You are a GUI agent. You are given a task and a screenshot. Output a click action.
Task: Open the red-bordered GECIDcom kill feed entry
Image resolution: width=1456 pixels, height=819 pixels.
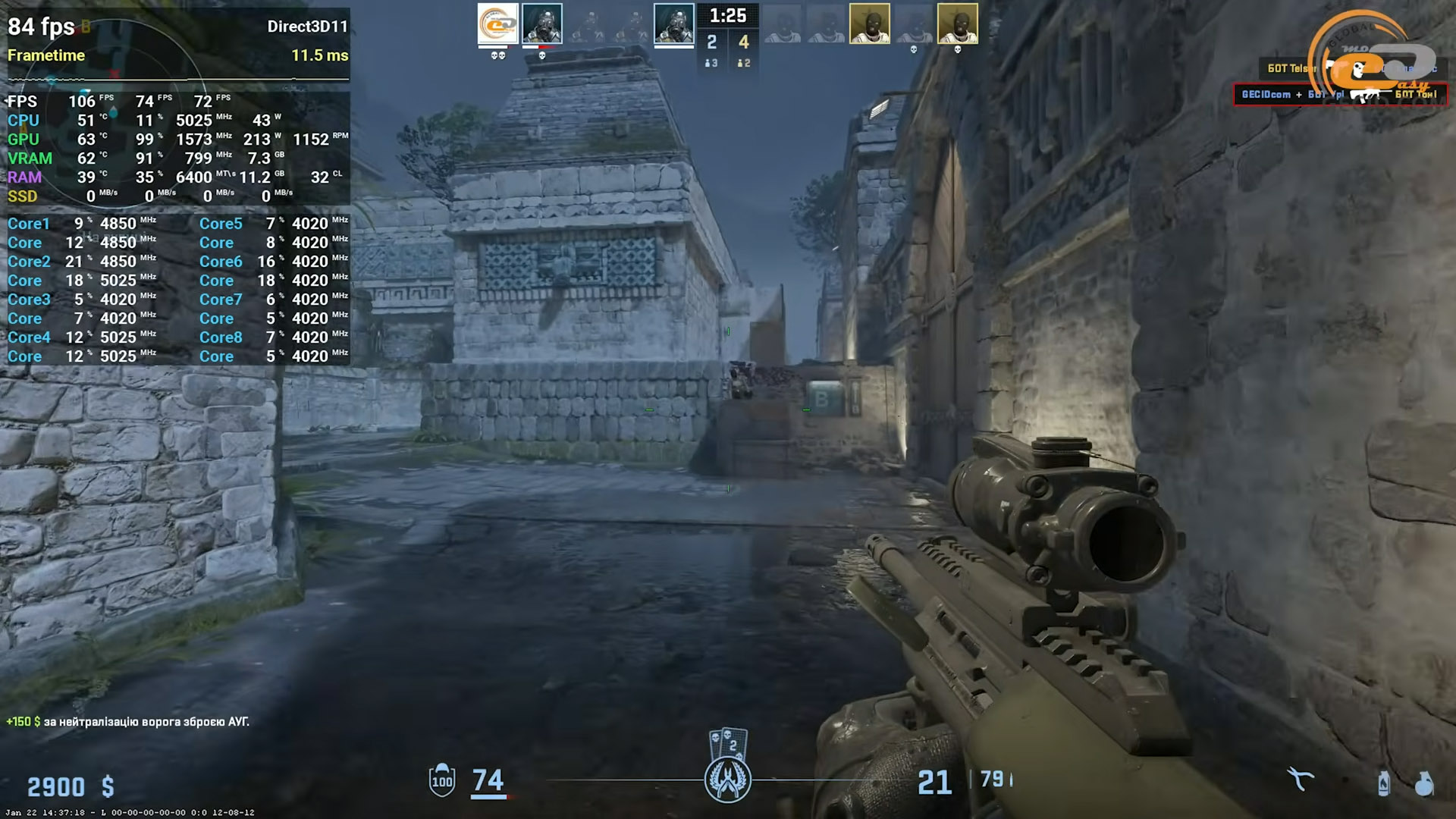[x=1339, y=95]
